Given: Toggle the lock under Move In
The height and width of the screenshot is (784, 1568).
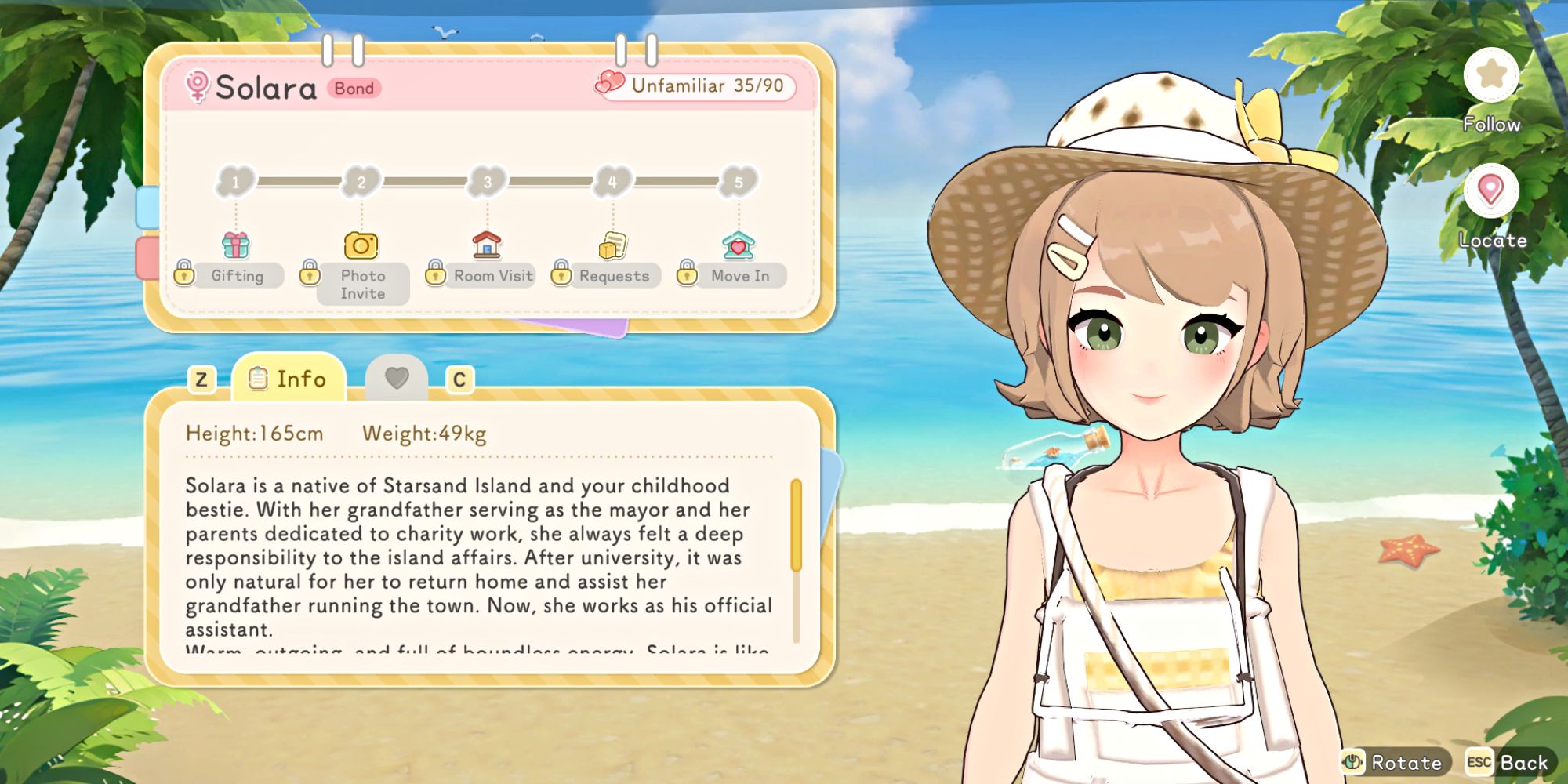Looking at the screenshot, I should tap(687, 276).
